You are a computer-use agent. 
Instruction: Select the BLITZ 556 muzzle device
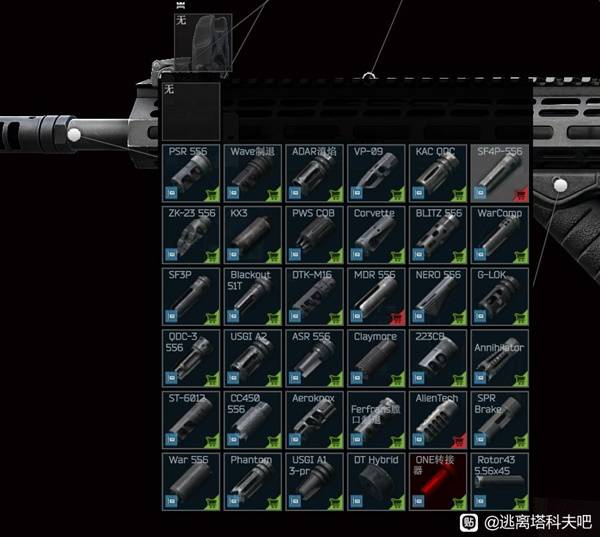(x=438, y=234)
